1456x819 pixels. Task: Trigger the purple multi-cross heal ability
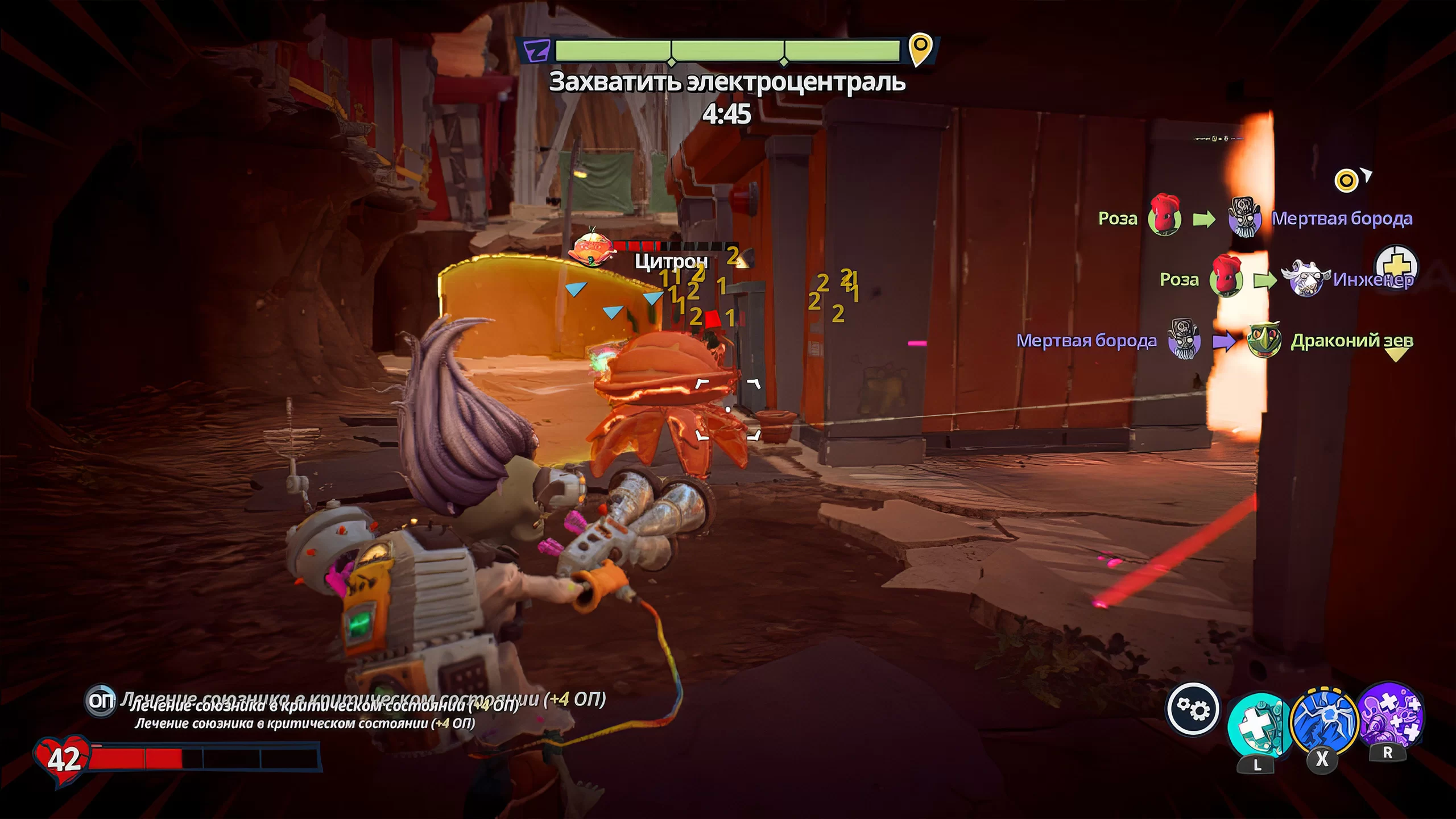1389,714
